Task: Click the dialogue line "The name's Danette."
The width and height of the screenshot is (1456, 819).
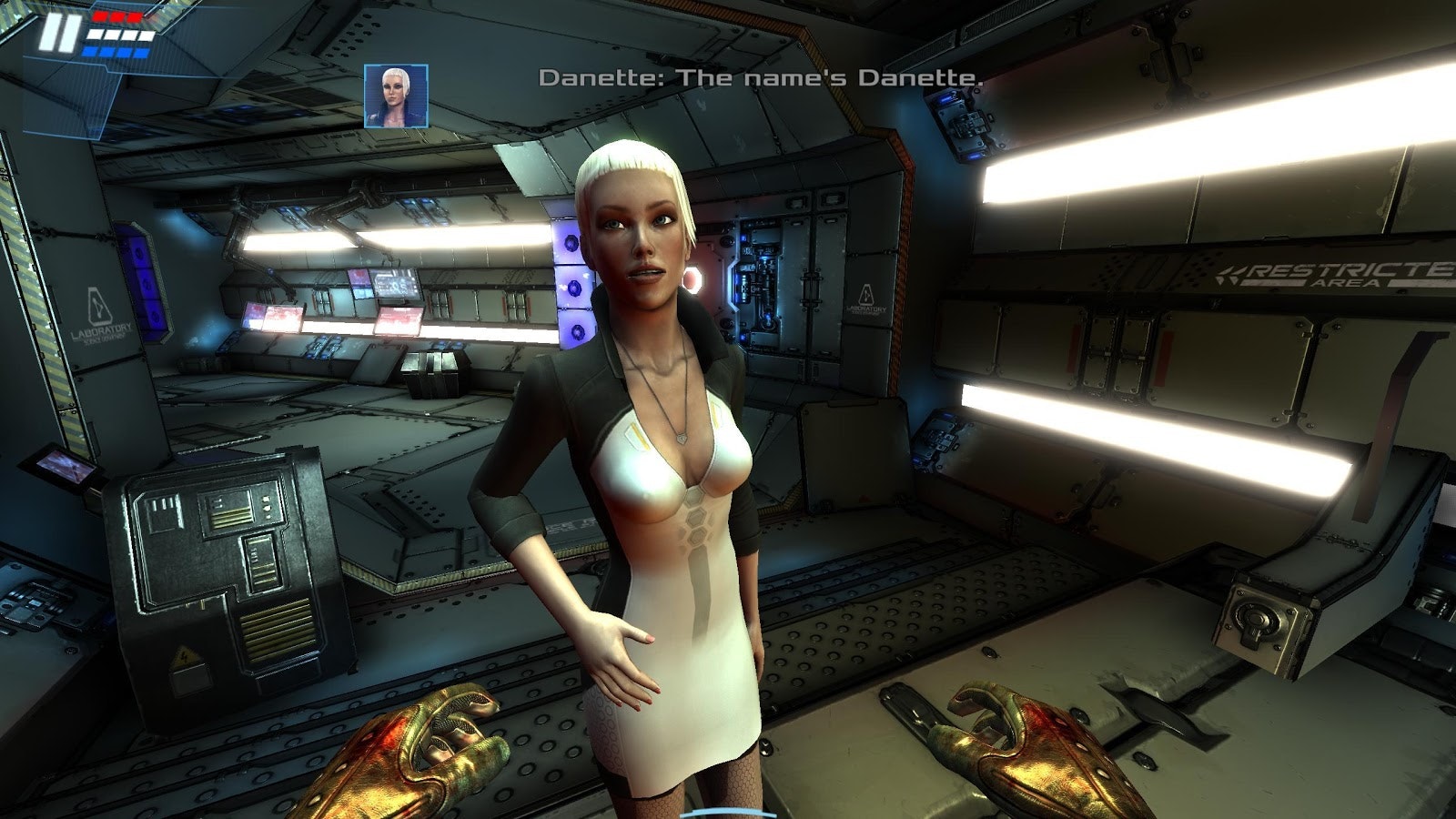Action: click(763, 80)
